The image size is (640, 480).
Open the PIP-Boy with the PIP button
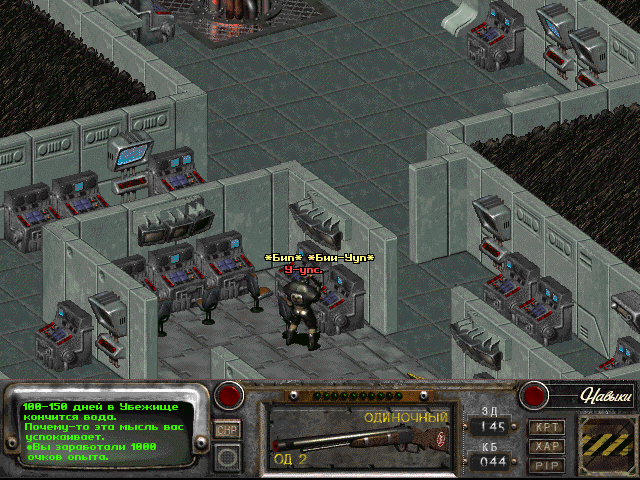pyautogui.click(x=546, y=465)
